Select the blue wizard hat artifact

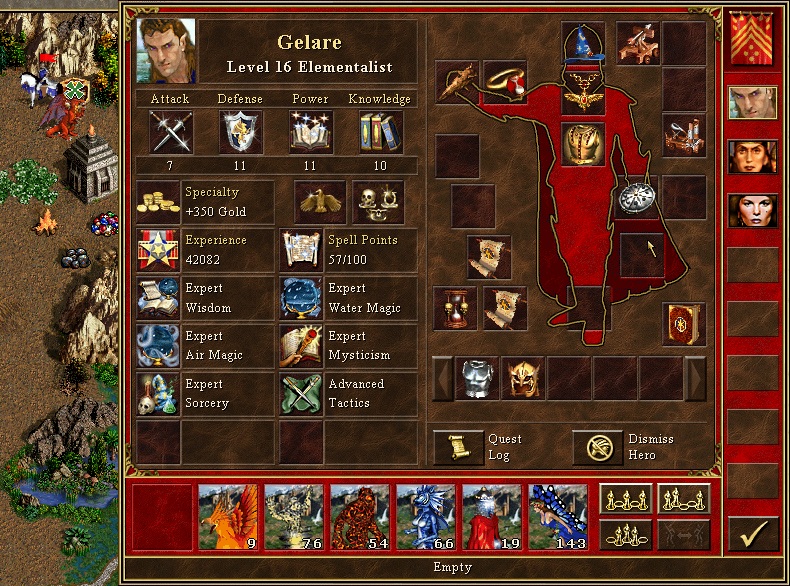583,46
